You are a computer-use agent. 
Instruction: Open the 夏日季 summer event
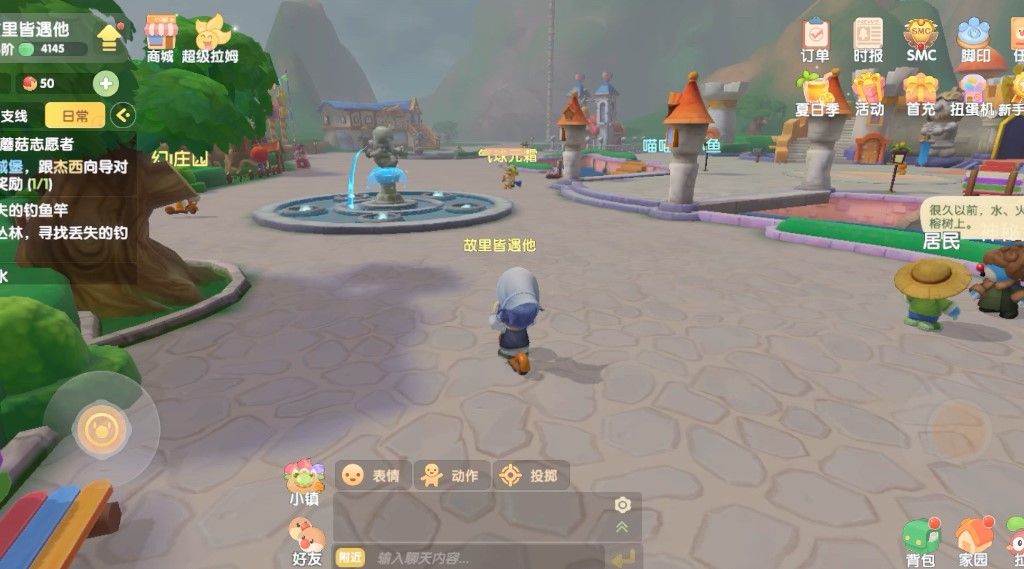815,93
